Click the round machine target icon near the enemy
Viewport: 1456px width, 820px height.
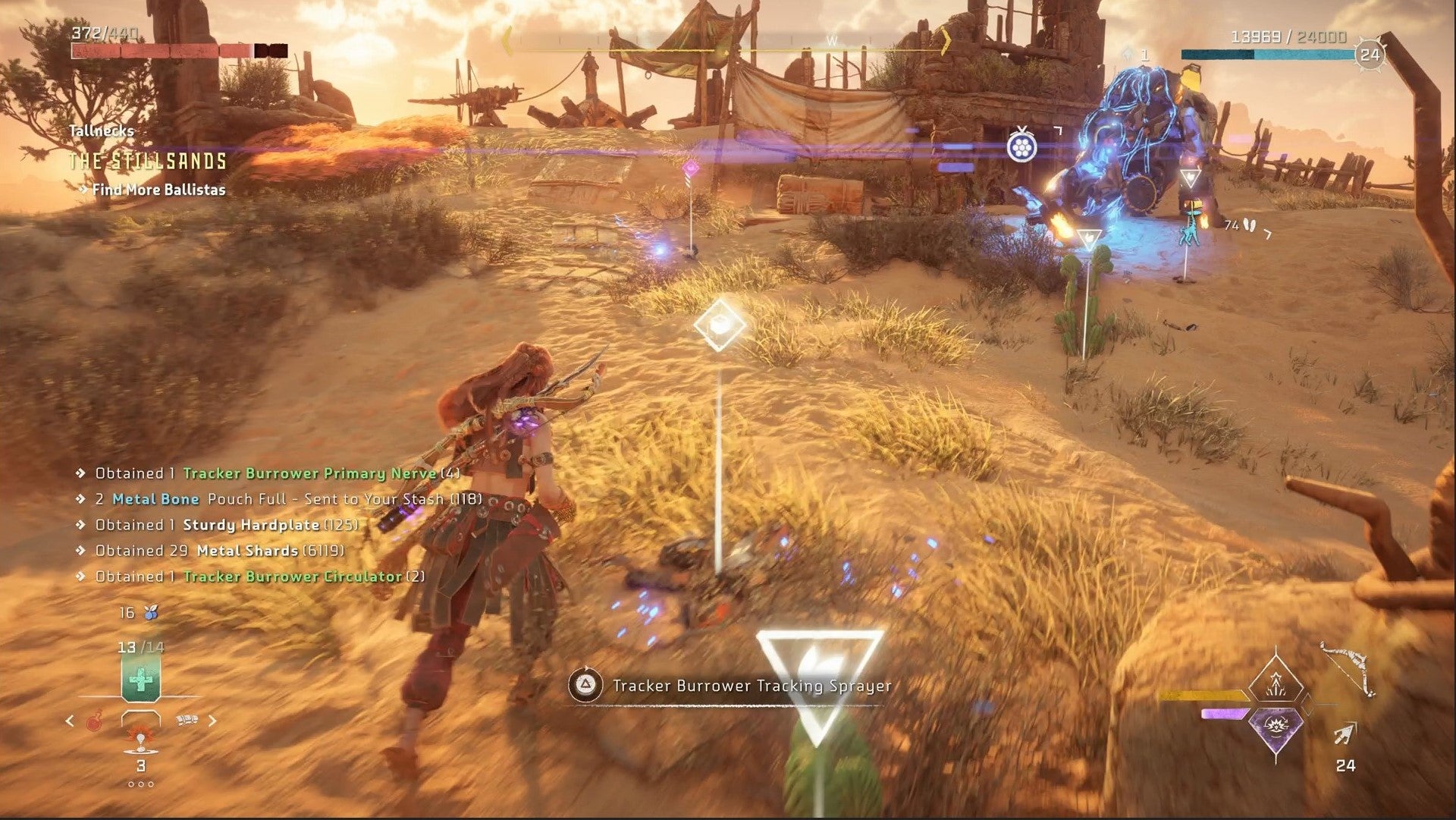(x=1021, y=146)
